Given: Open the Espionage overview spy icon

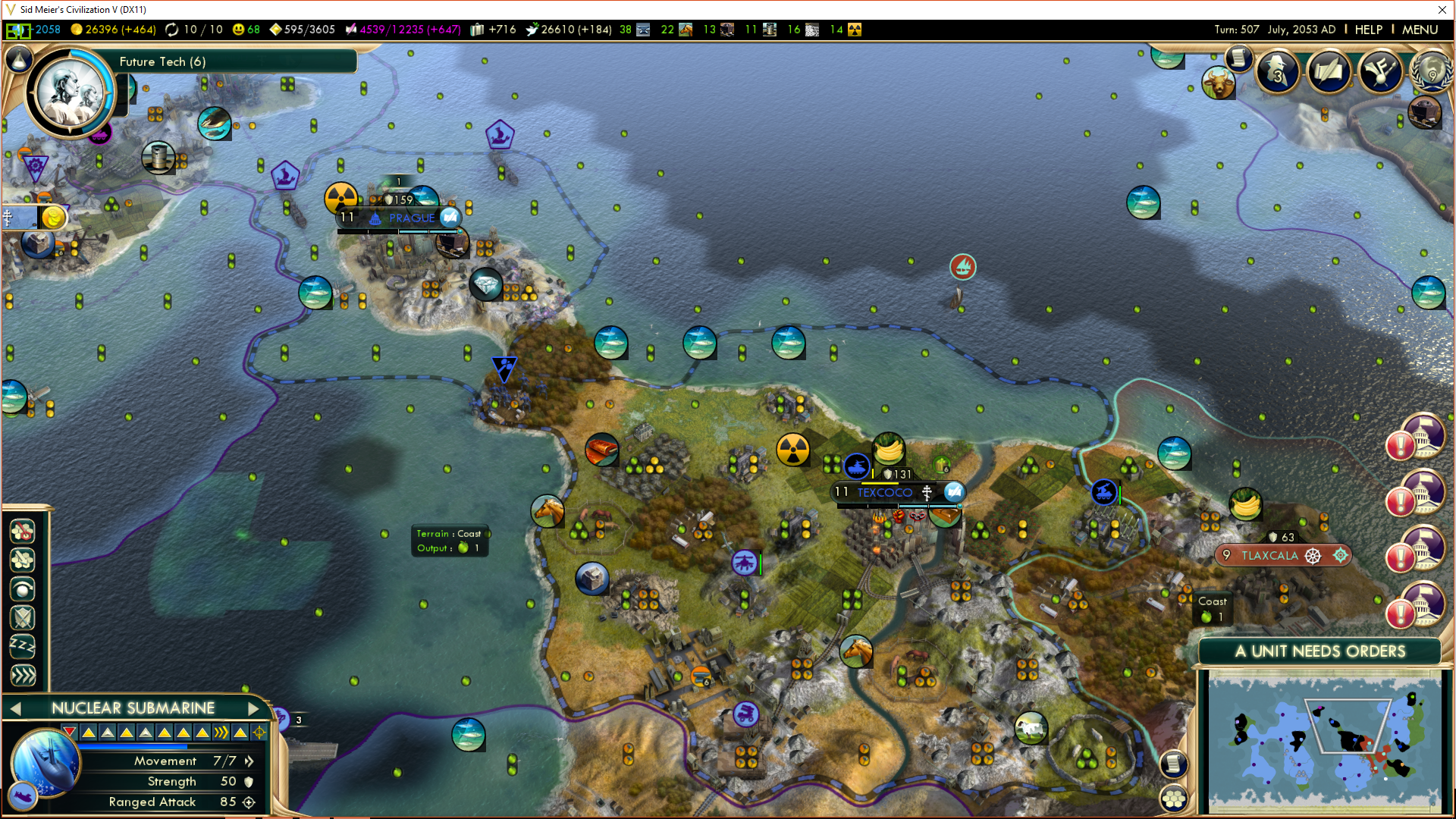Looking at the screenshot, I should [1278, 72].
